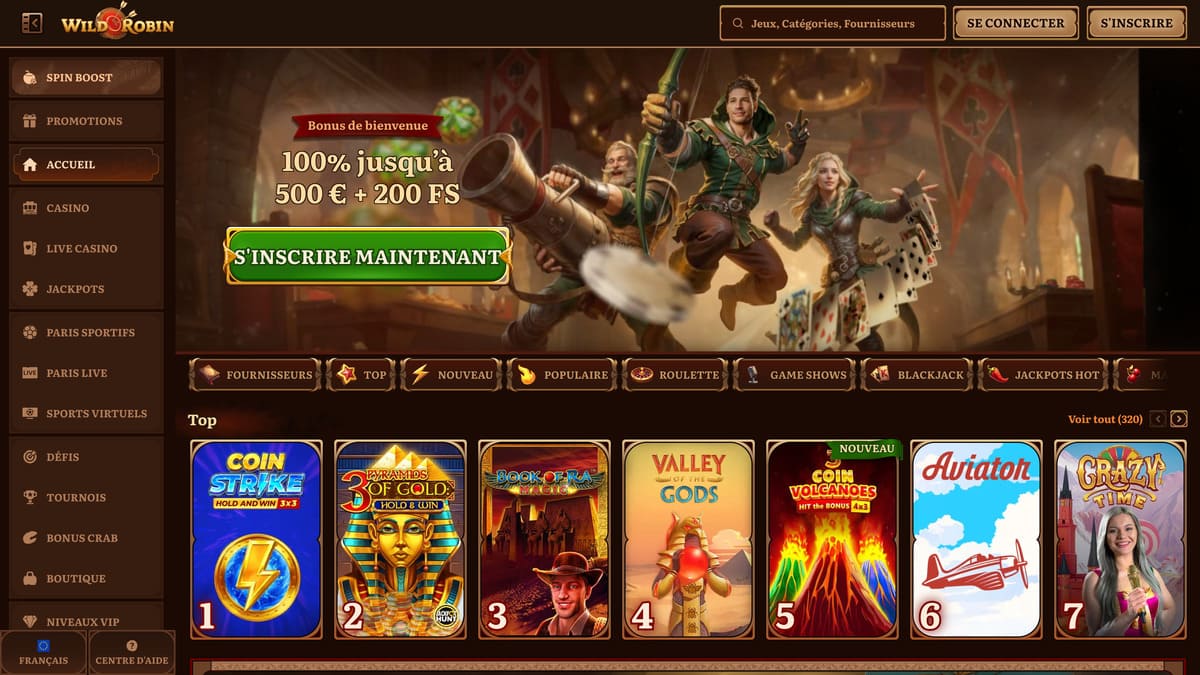Screen dimensions: 1200x675
Task: Click the S'inscrire Maintenant green button
Action: pos(368,256)
